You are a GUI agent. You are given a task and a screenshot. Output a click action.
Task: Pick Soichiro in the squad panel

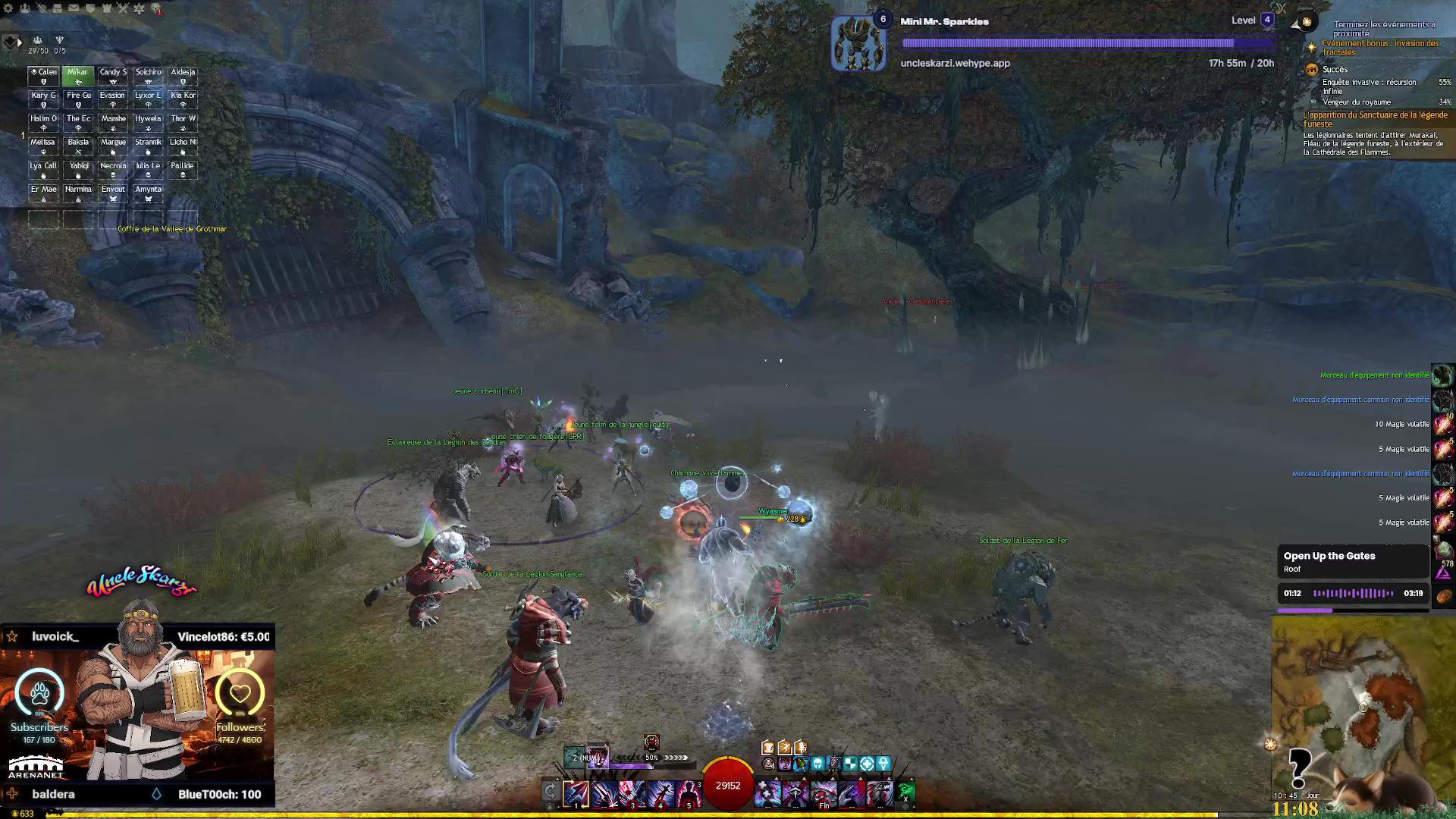coord(148,76)
